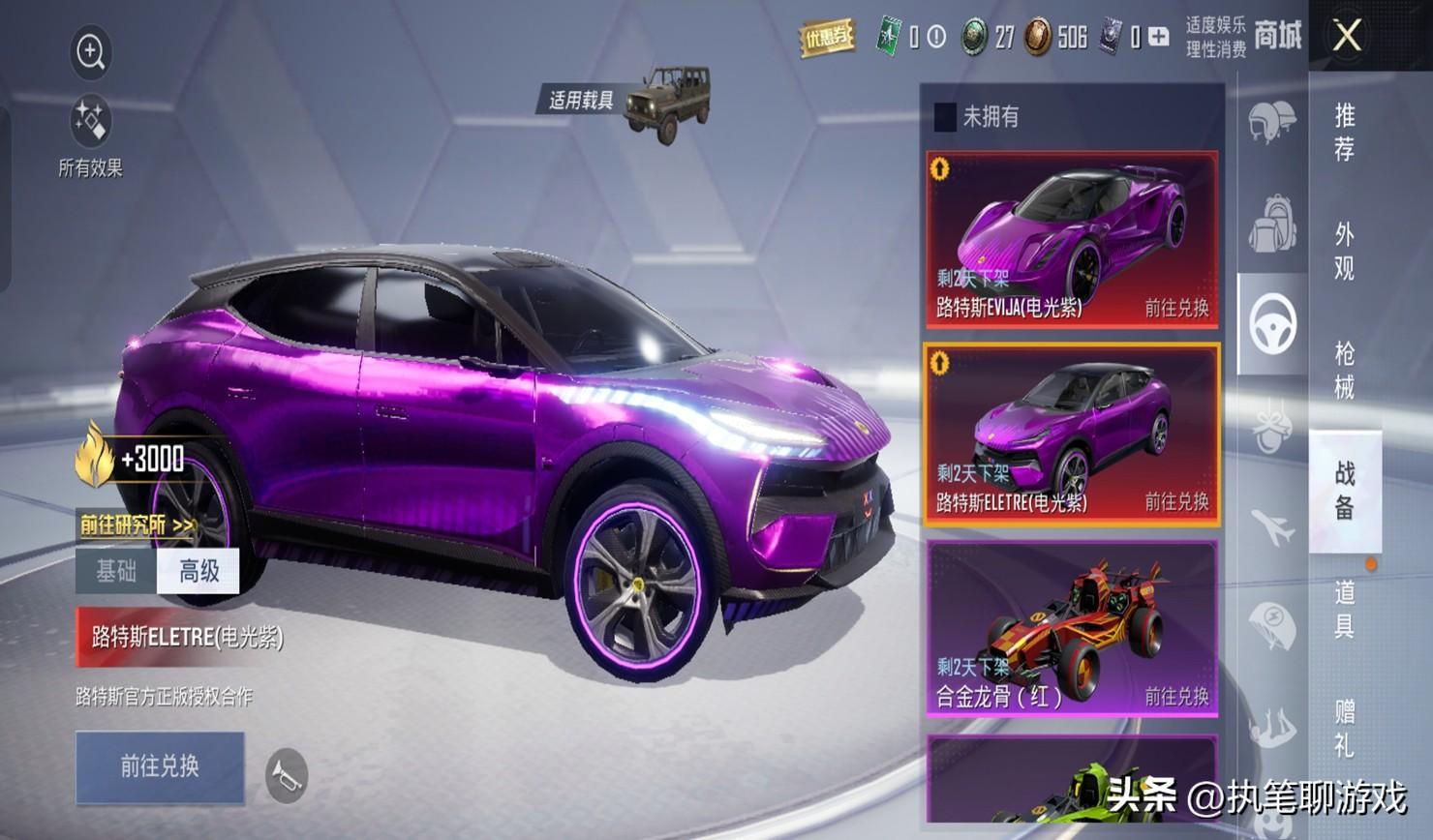This screenshot has height=840, width=1433.
Task: Open the airplane skins category
Action: coord(1271,527)
